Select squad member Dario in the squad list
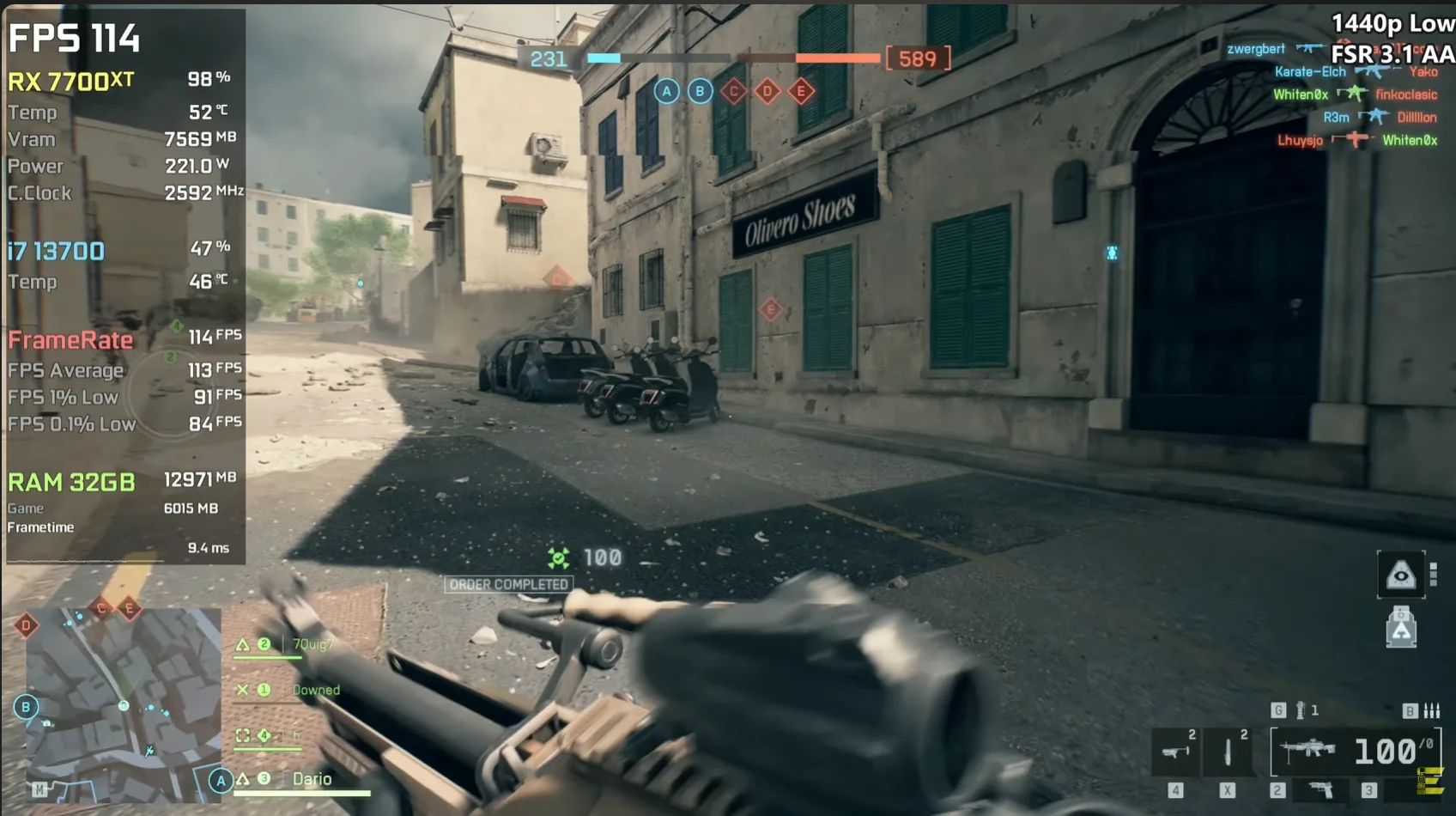This screenshot has height=816, width=1456. click(312, 779)
